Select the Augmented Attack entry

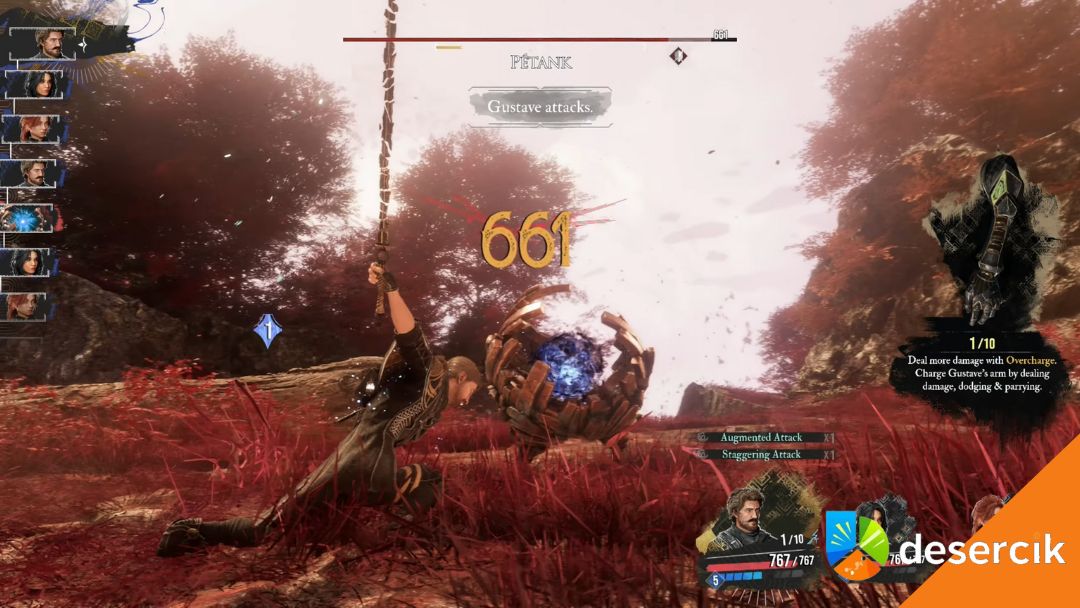[762, 438]
